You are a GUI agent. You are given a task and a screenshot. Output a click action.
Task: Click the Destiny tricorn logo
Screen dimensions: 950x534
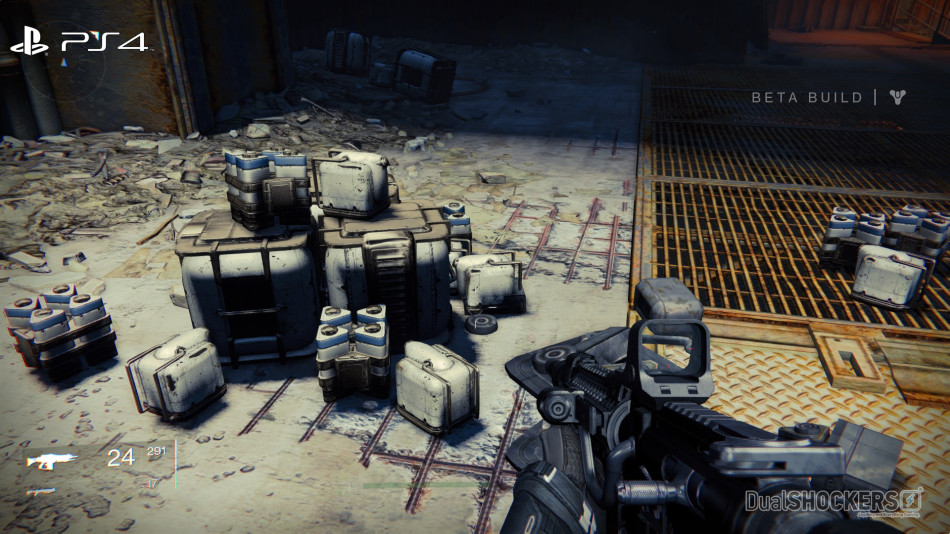(x=902, y=97)
